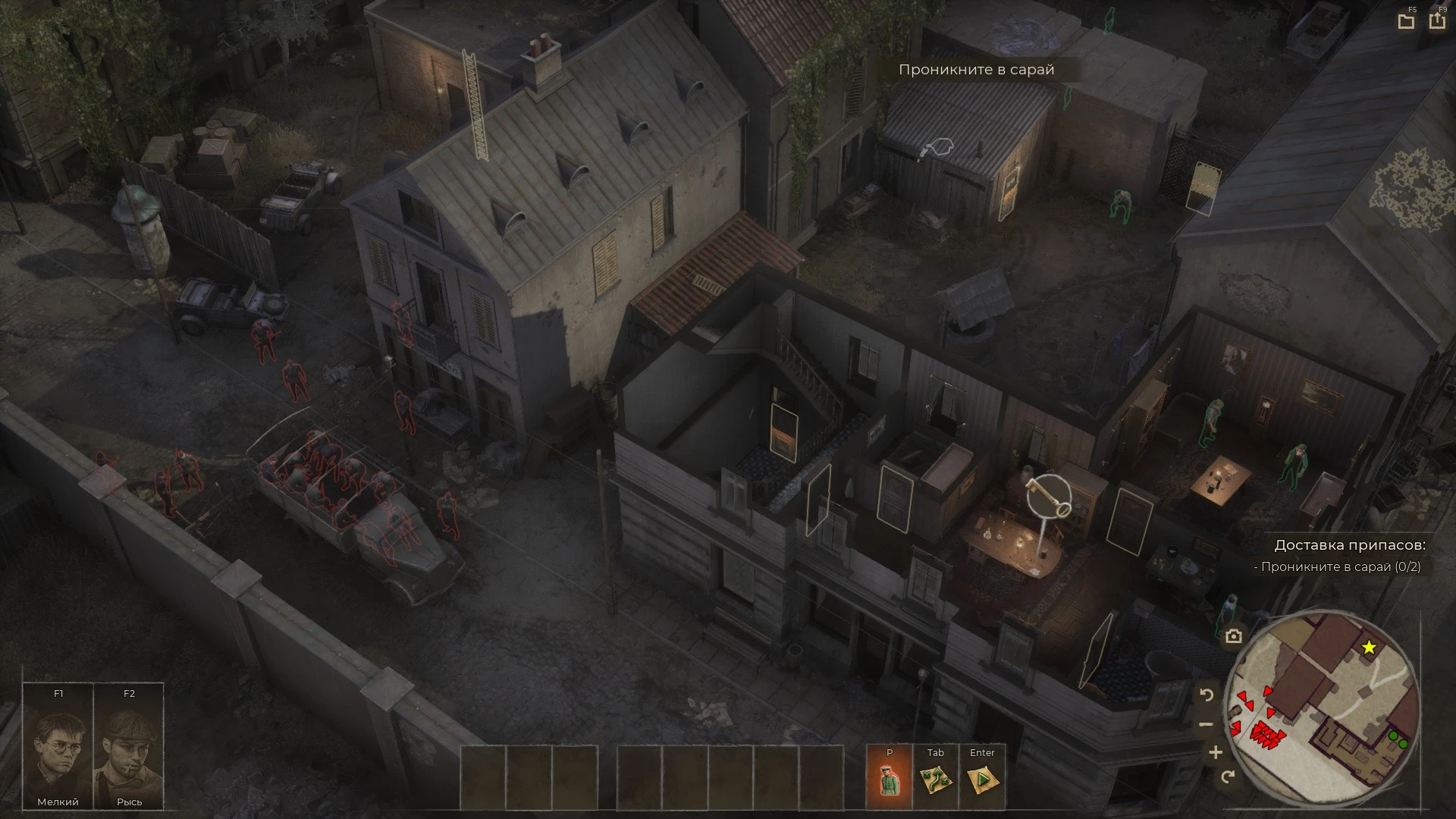Click the Доставка припасов objective tracker

1349,545
